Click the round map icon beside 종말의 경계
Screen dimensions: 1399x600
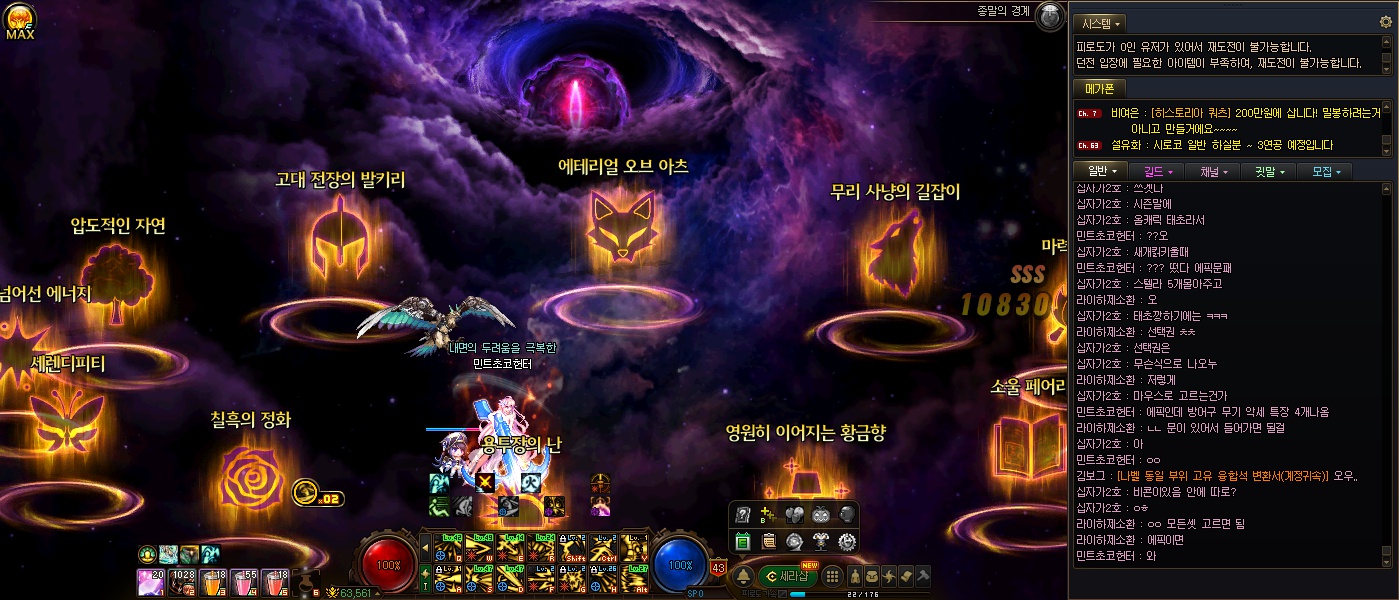tap(1049, 14)
